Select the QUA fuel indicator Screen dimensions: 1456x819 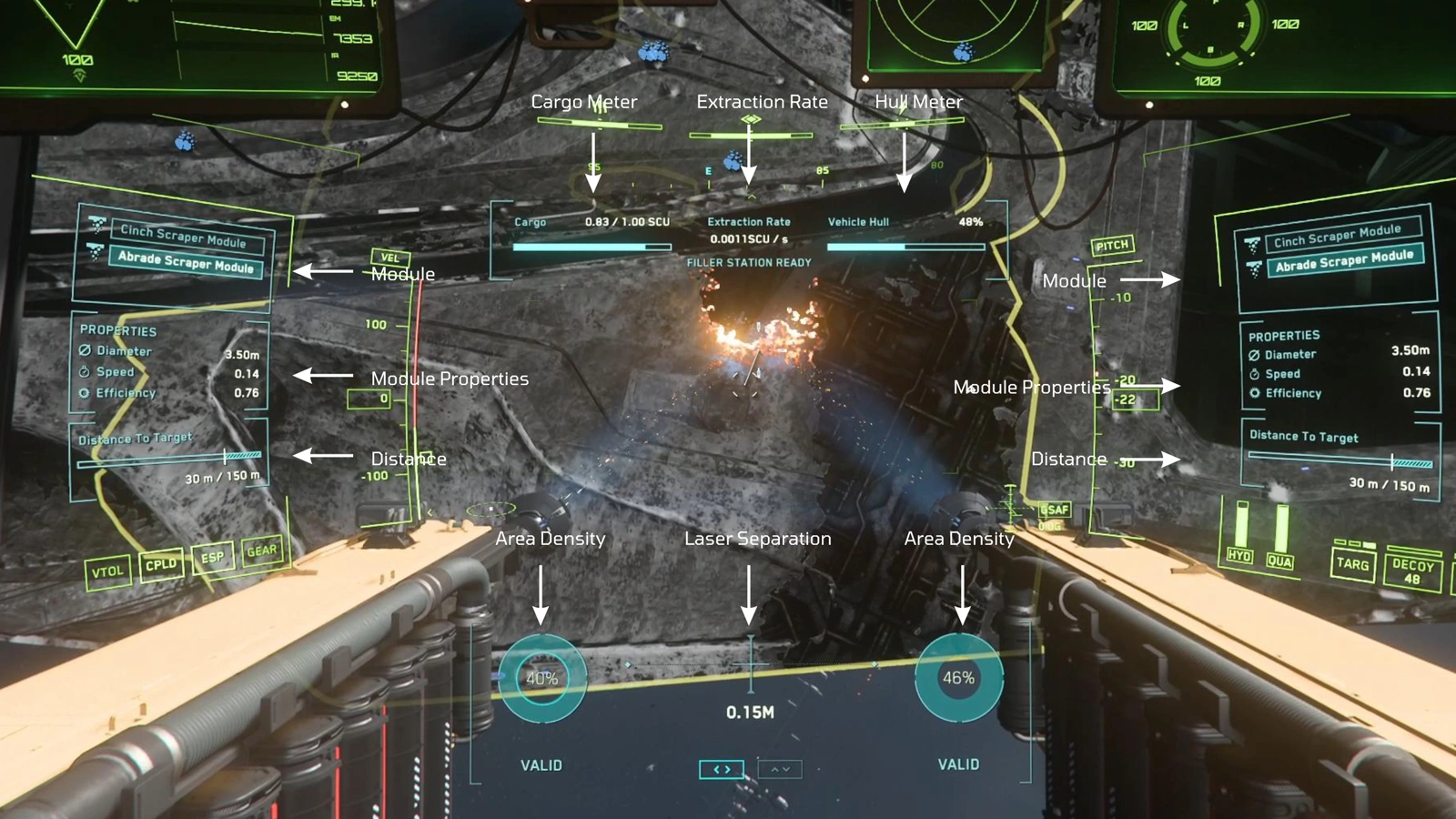[x=1279, y=561]
